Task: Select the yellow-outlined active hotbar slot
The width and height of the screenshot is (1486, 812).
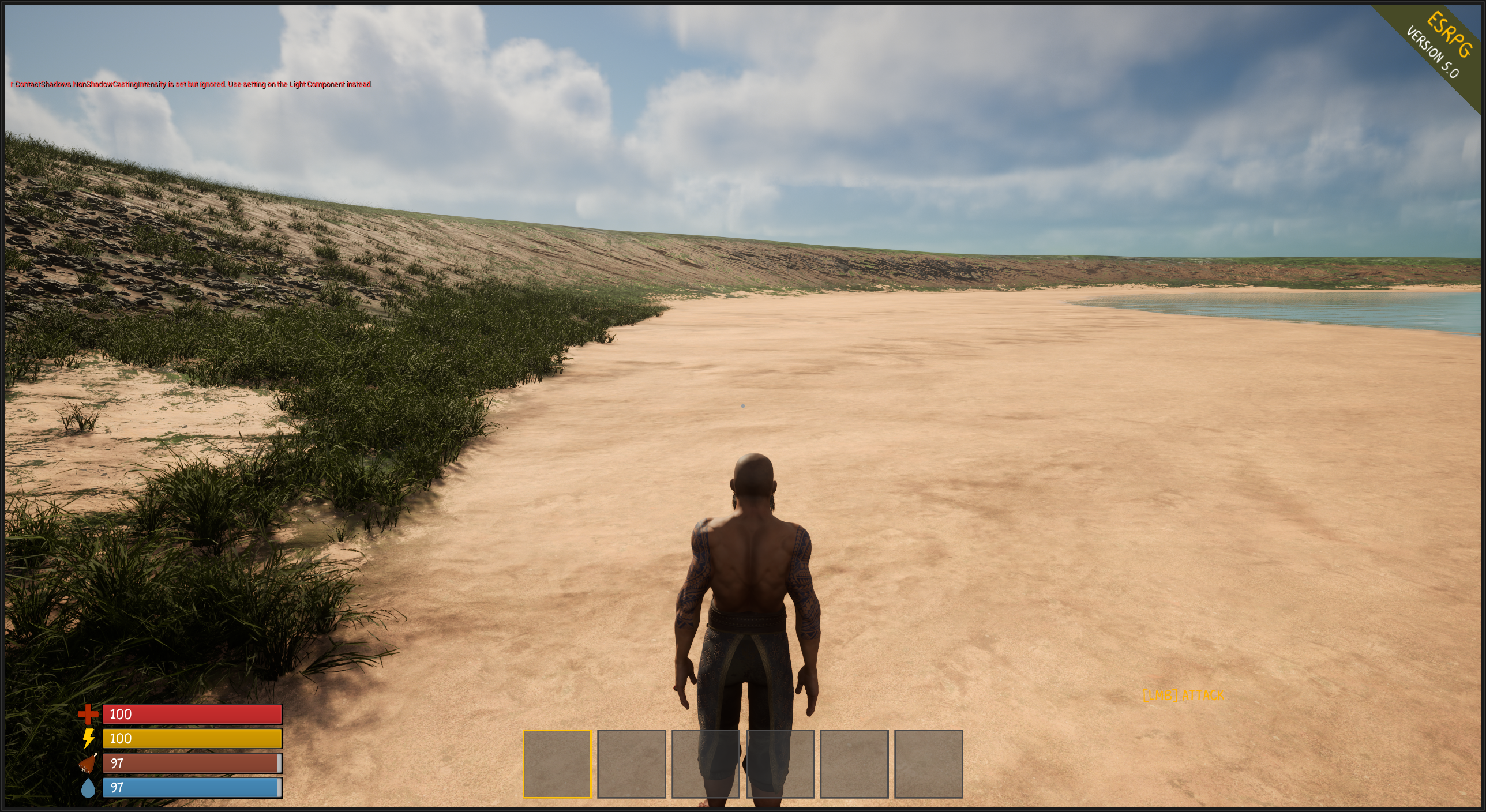Action: (557, 764)
